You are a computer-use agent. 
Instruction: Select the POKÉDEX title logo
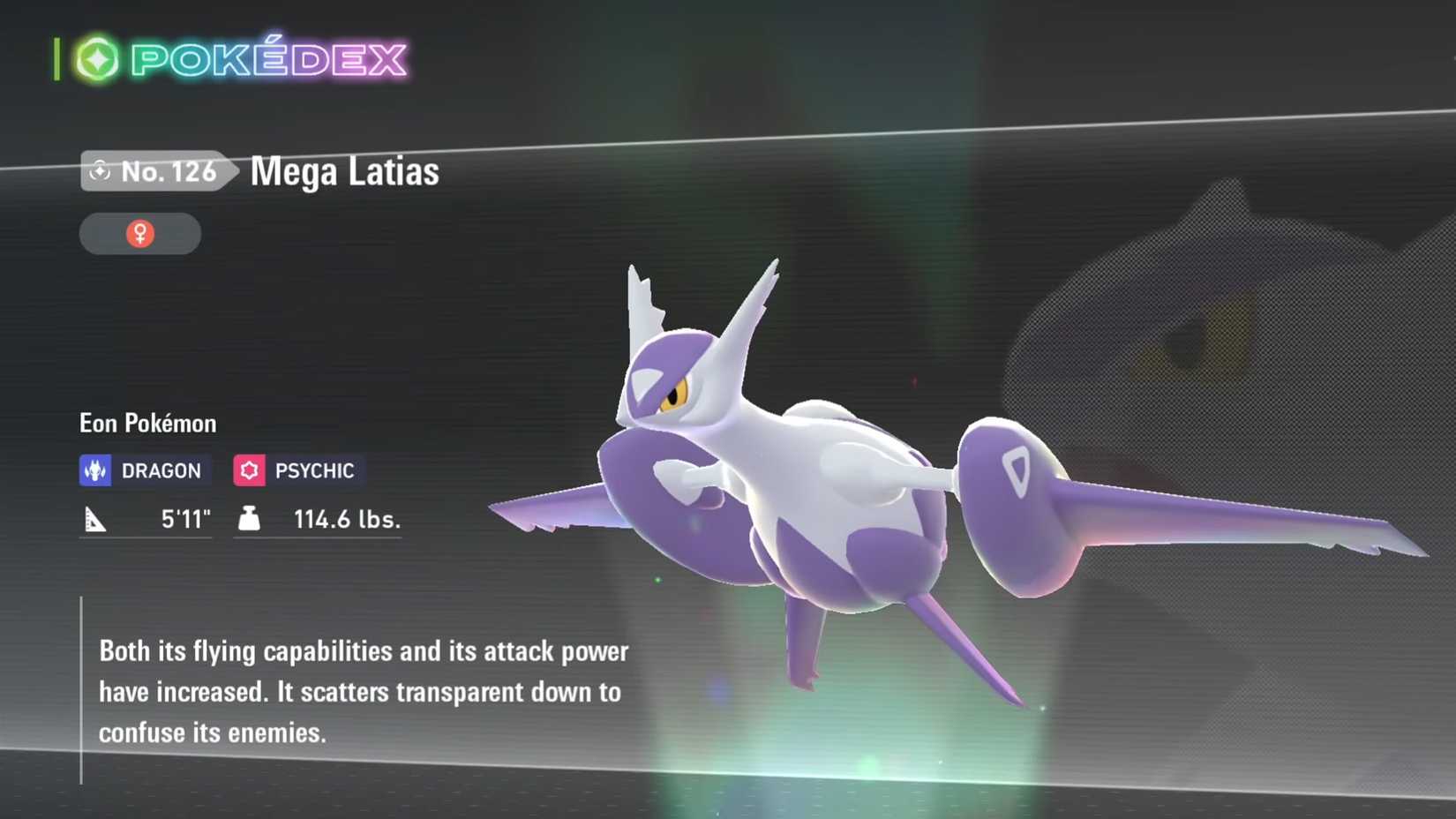[265, 58]
